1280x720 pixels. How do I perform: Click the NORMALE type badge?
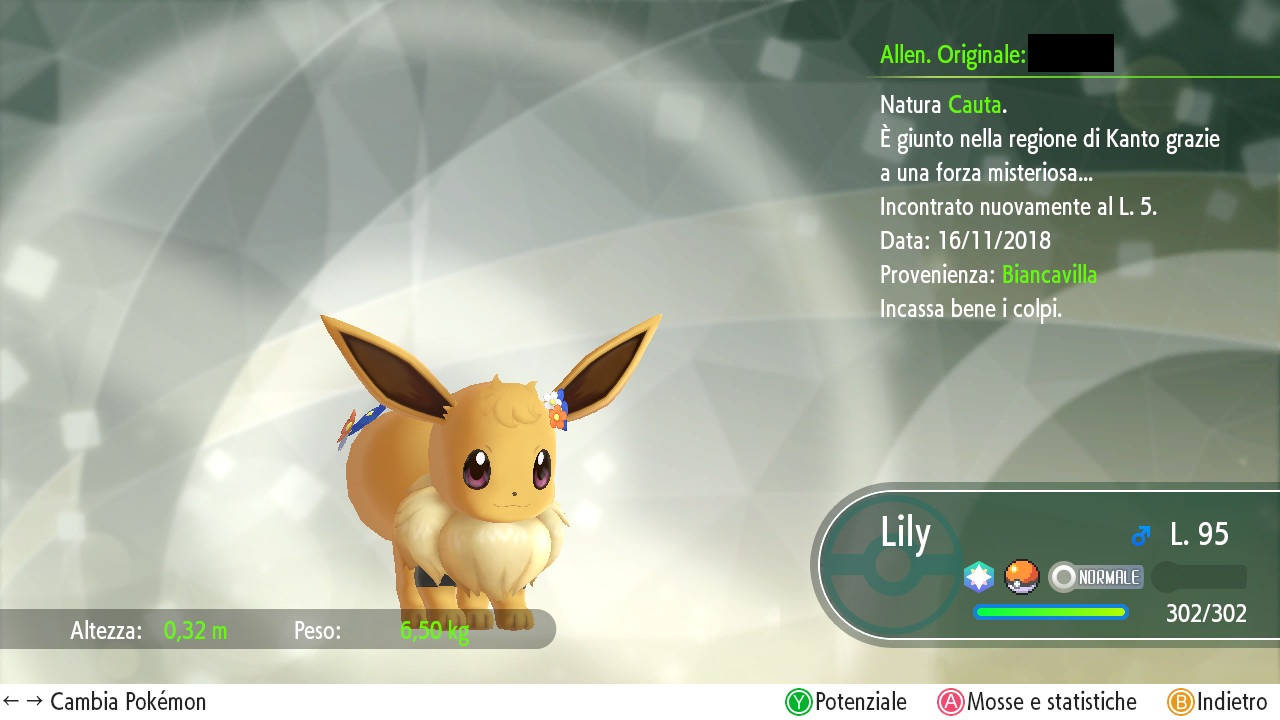click(x=1096, y=577)
